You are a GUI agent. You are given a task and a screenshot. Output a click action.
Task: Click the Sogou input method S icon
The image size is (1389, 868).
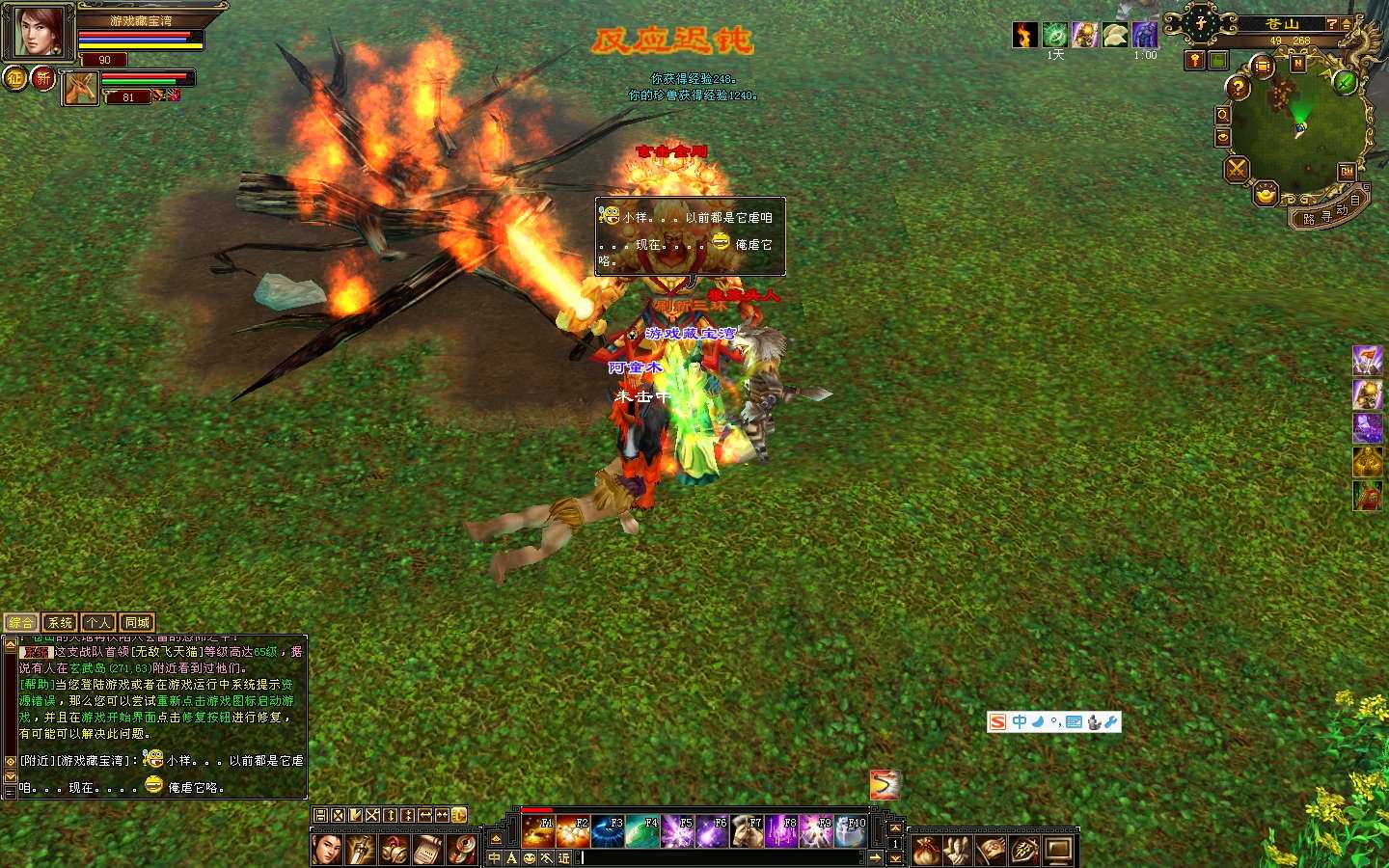(998, 722)
